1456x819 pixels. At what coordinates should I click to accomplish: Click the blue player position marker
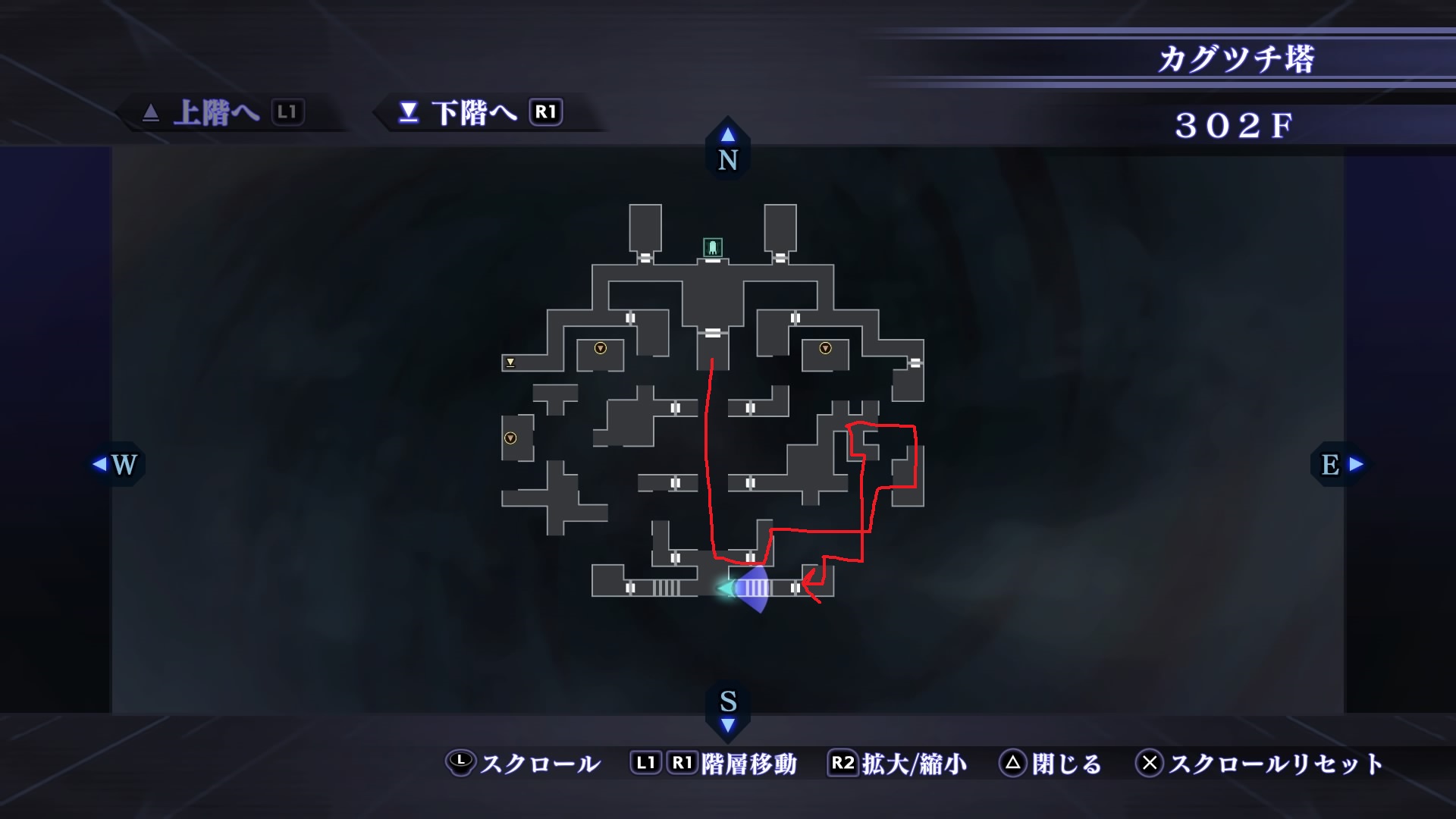[748, 588]
